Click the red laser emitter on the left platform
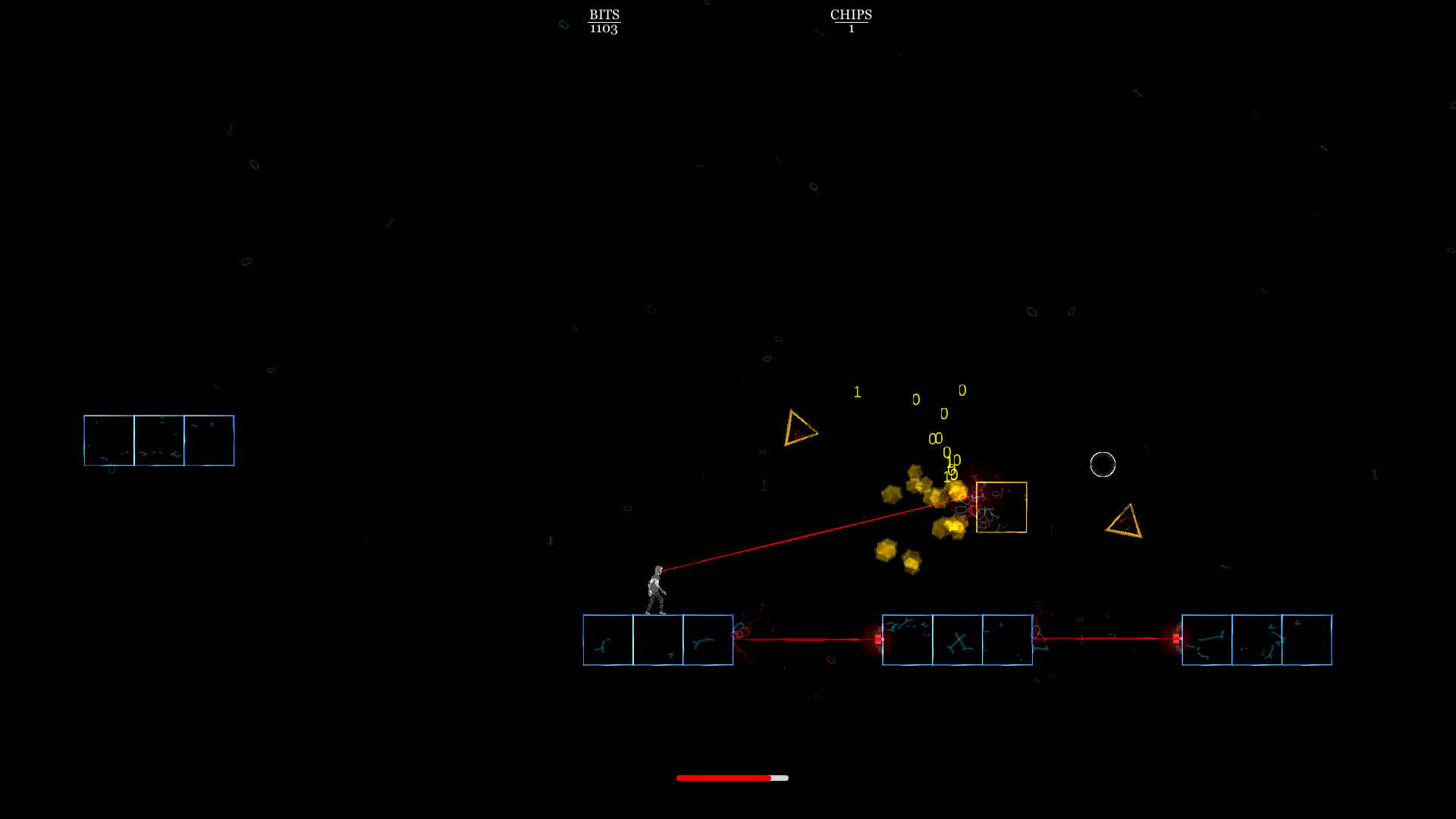 (x=877, y=639)
